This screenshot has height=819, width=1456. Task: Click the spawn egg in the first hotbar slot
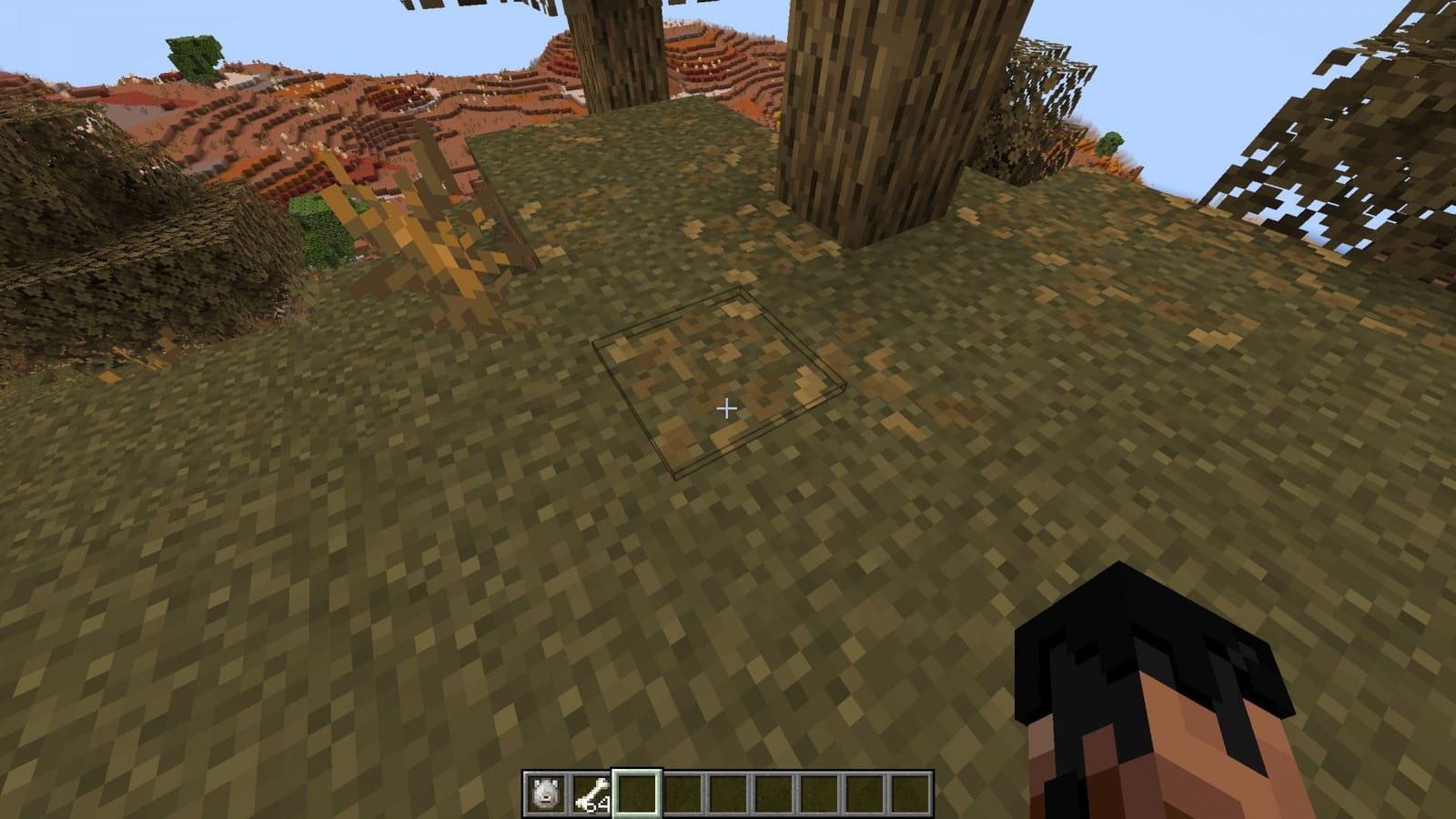544,790
